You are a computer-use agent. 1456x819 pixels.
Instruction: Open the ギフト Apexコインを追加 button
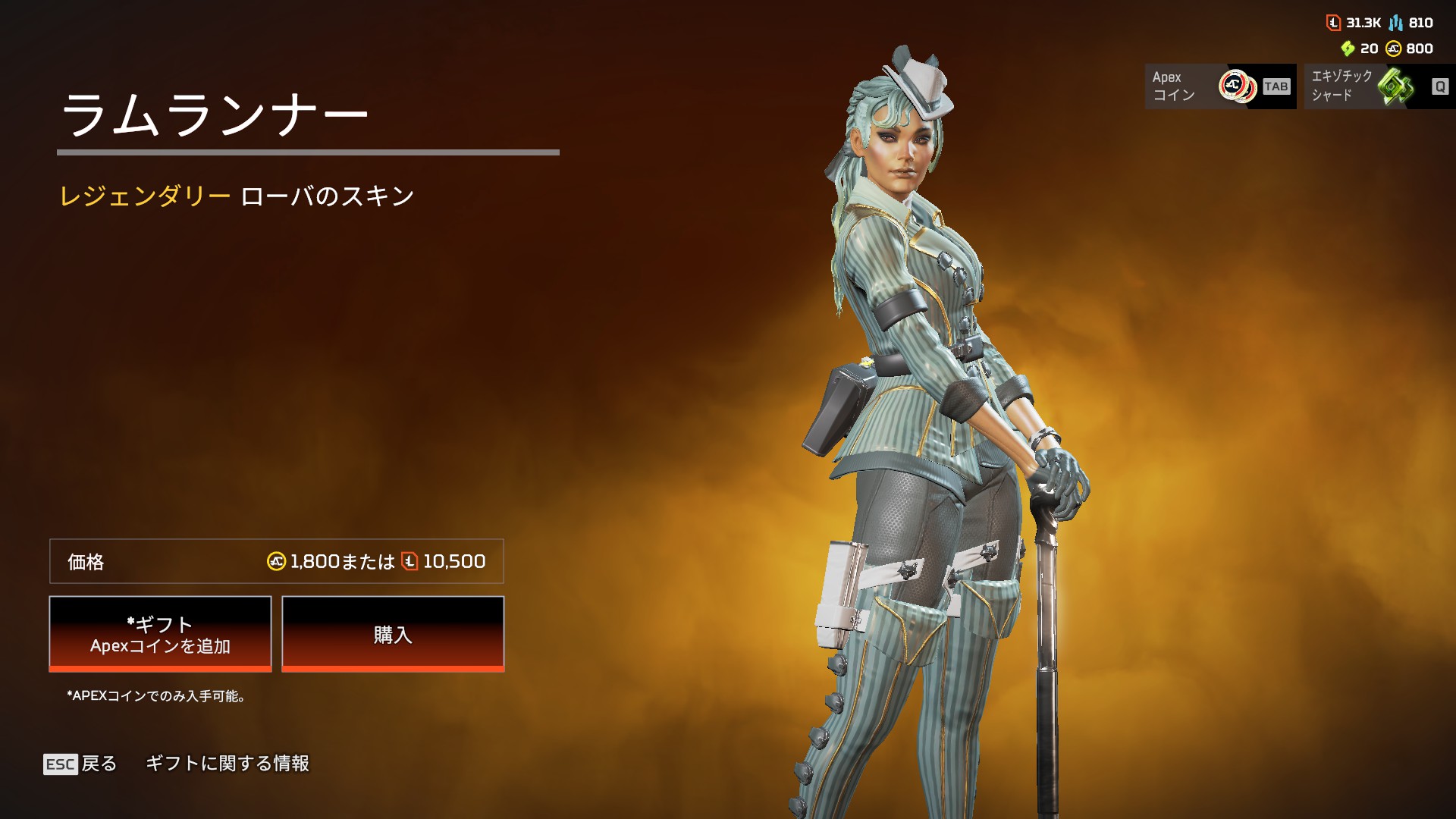[160, 633]
